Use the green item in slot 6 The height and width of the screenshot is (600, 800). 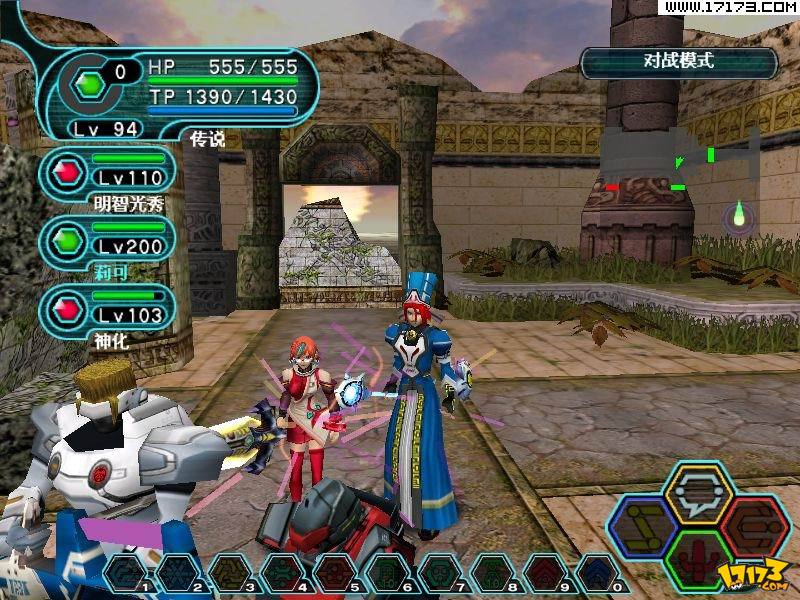point(387,574)
